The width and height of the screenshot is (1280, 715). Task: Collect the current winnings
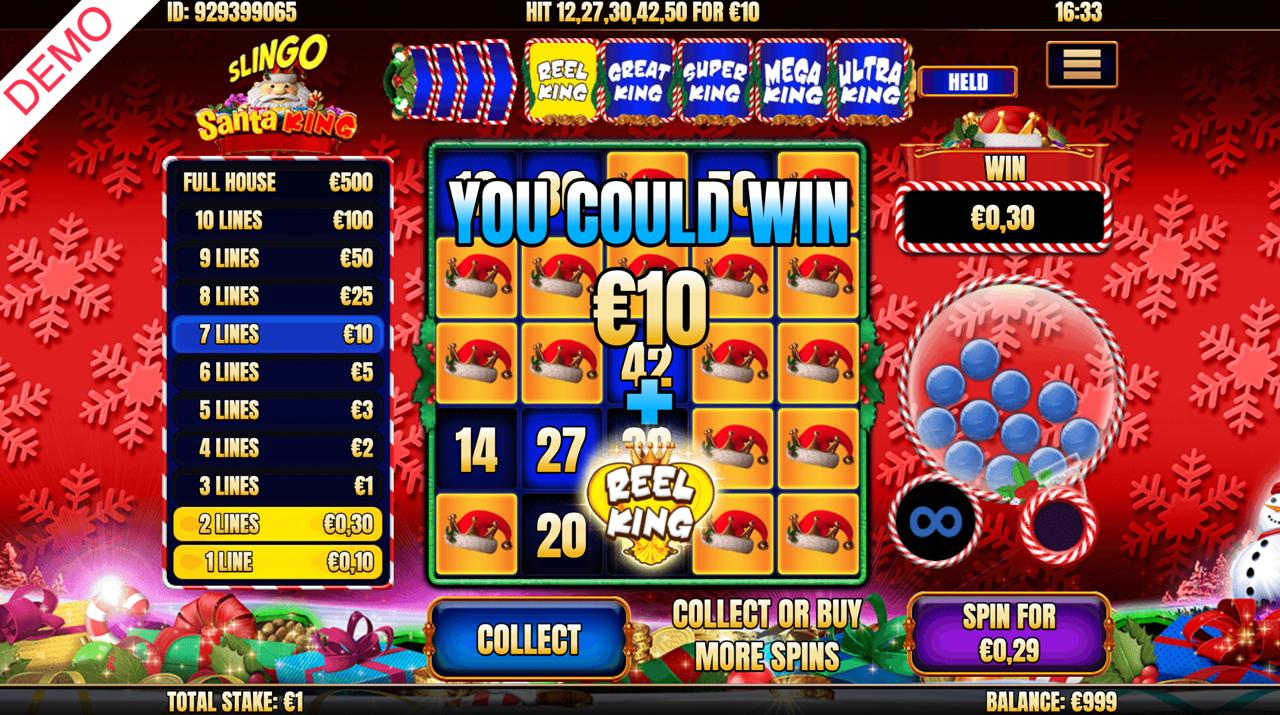tap(529, 639)
